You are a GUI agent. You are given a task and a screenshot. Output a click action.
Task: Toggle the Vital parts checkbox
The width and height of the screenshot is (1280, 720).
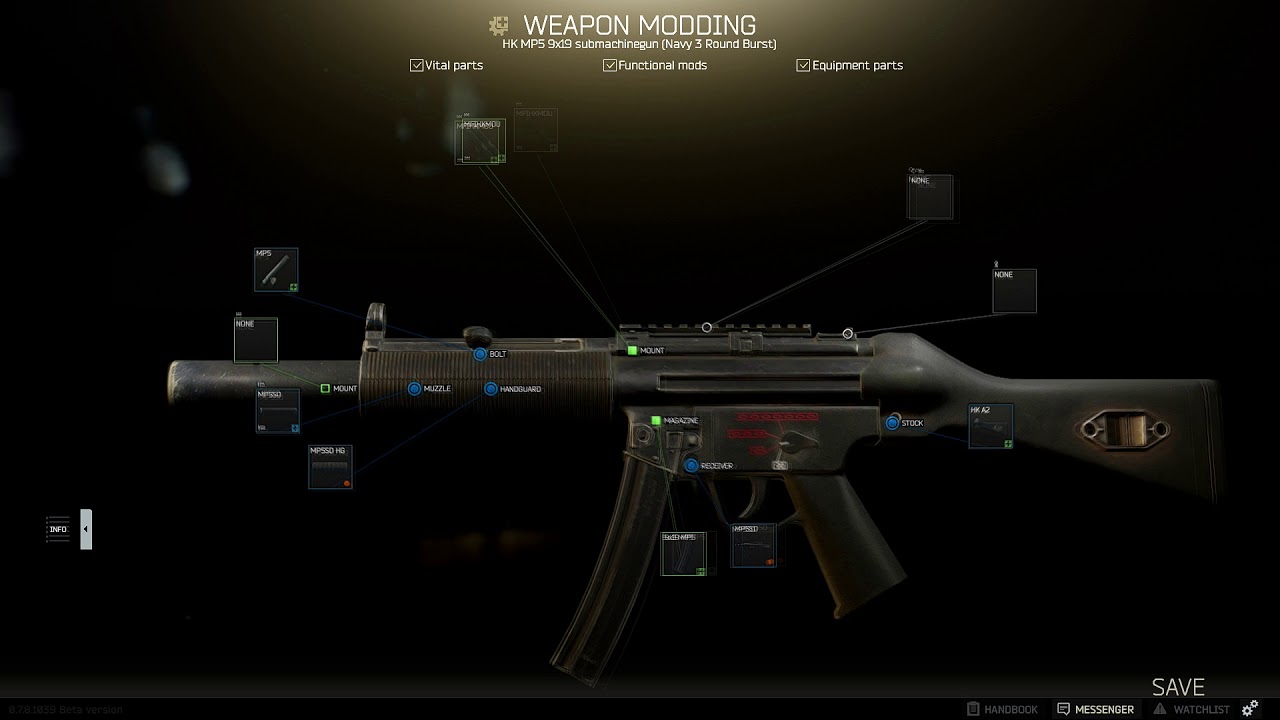pyautogui.click(x=416, y=65)
